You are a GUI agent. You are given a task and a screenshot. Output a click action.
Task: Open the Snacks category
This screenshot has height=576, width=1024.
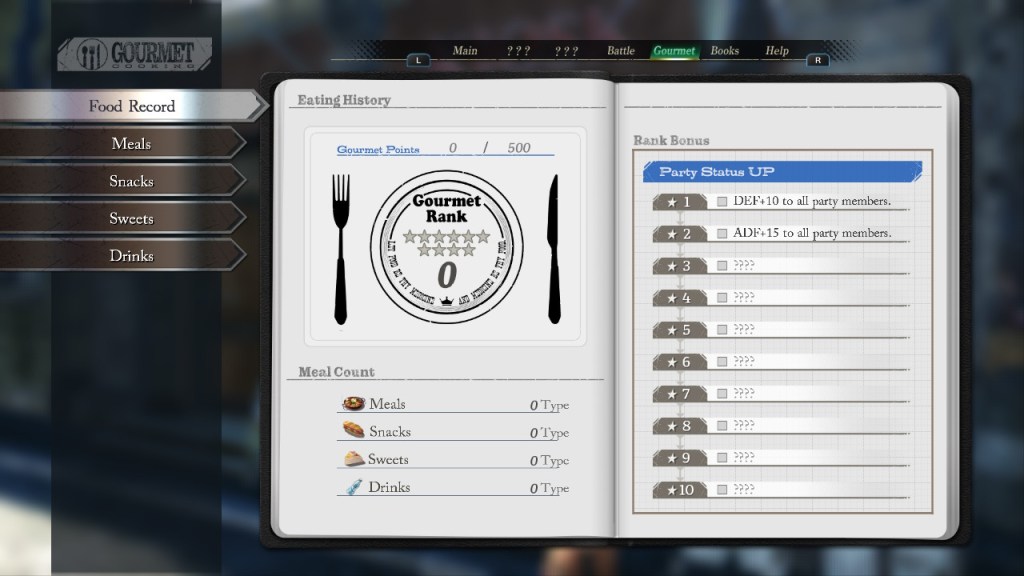tap(131, 181)
